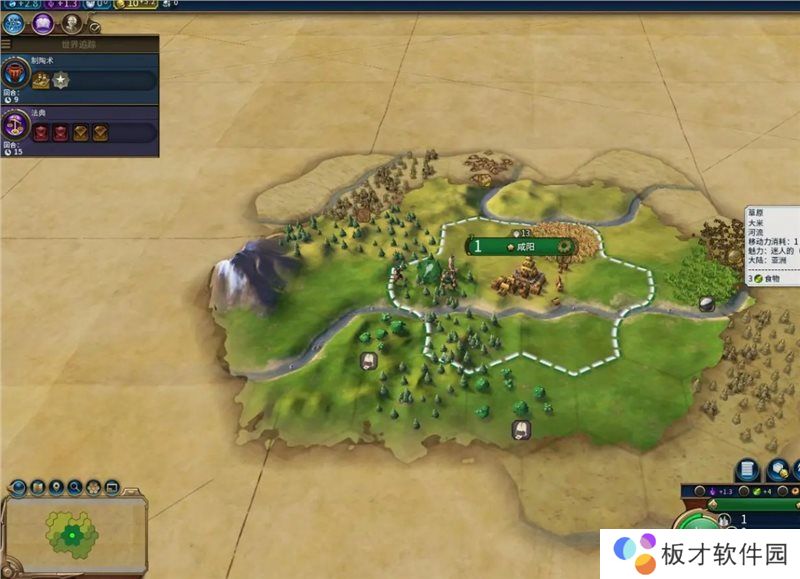This screenshot has width=800, height=579.
Task: Toggle the globe map options button
Action: point(17,488)
